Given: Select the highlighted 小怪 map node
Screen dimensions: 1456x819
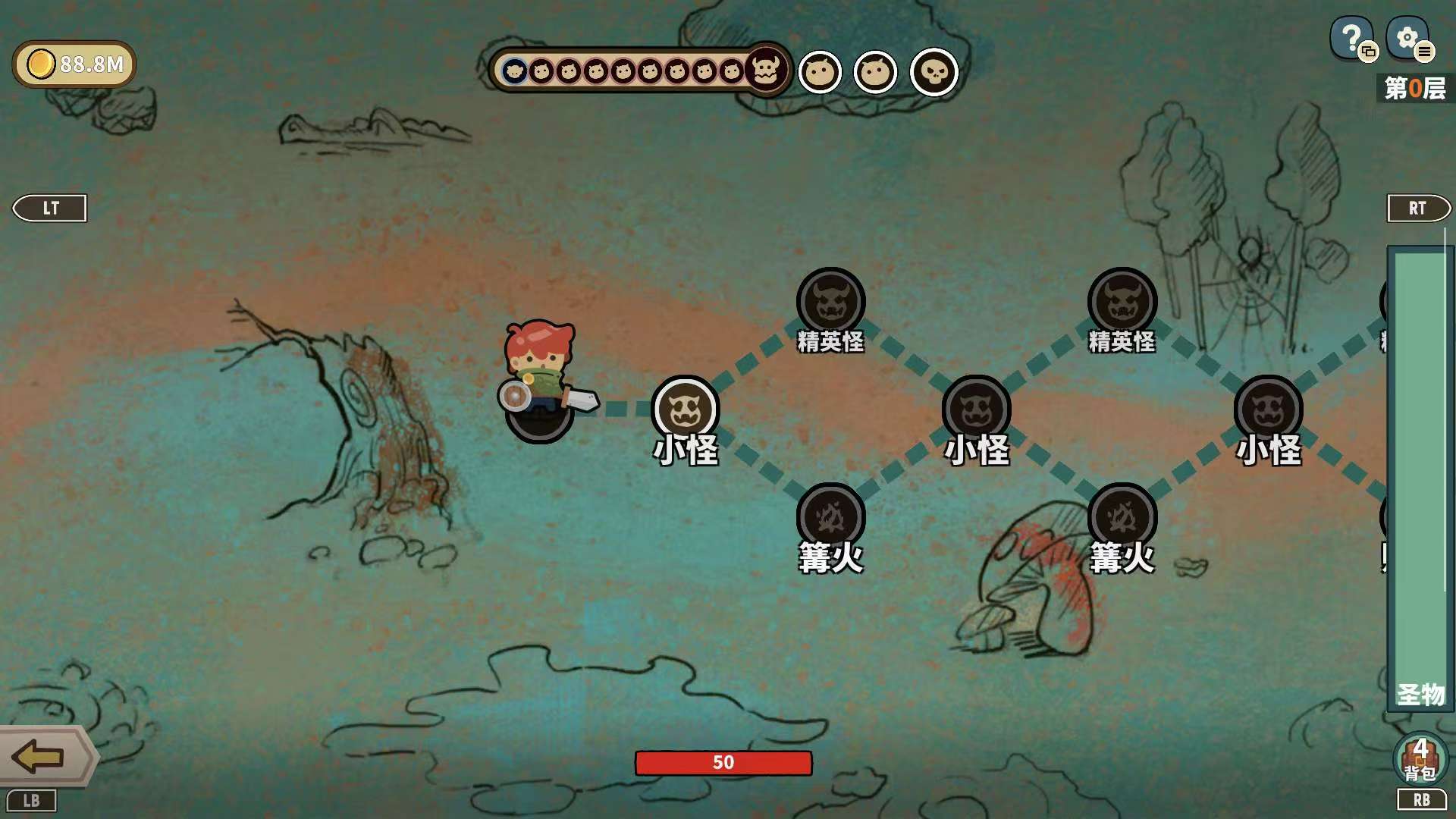Looking at the screenshot, I should tap(685, 409).
